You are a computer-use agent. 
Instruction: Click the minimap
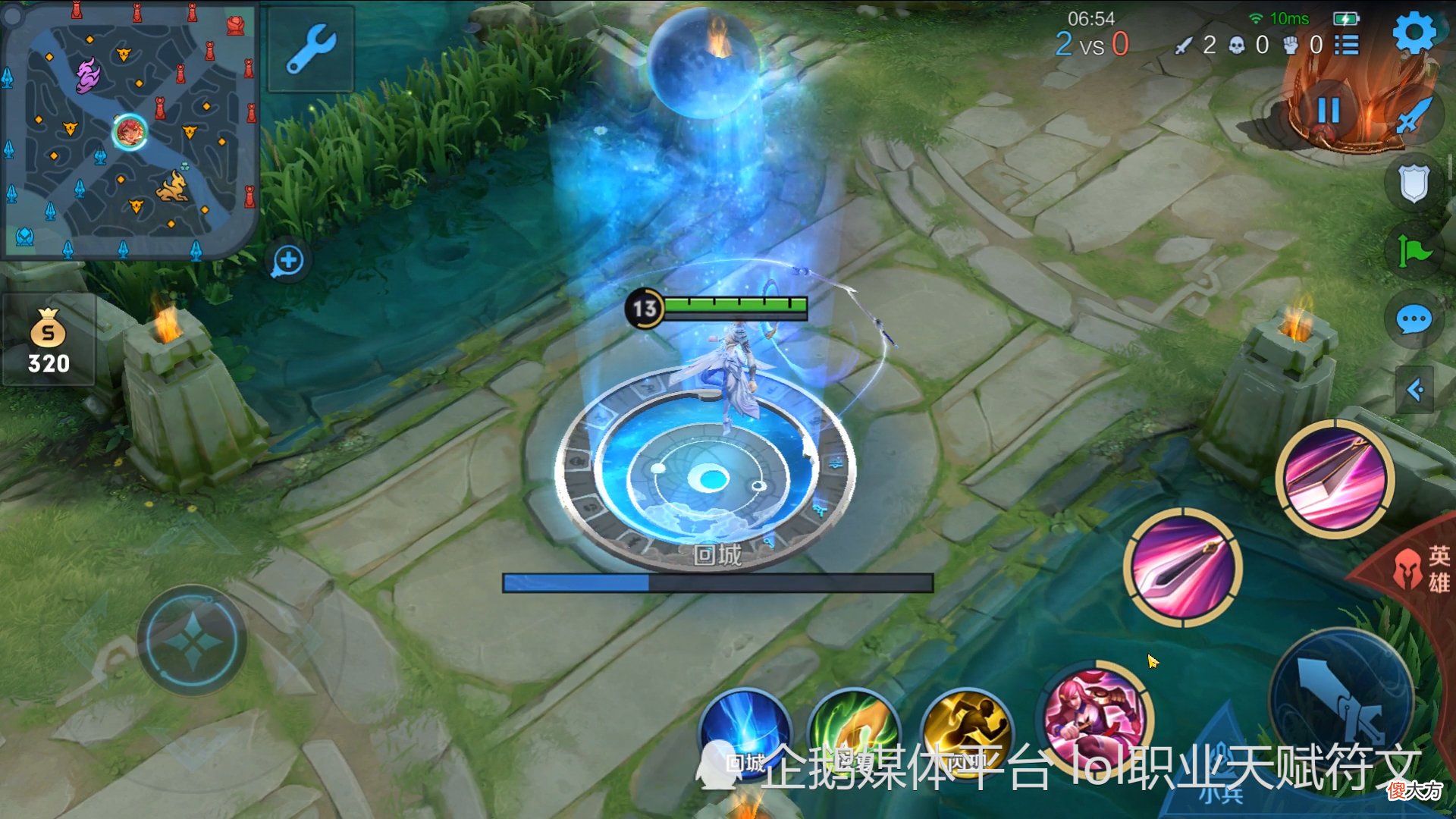[130, 130]
